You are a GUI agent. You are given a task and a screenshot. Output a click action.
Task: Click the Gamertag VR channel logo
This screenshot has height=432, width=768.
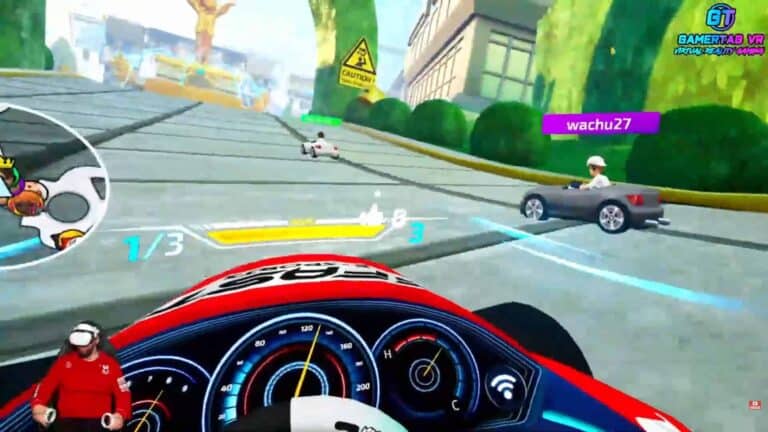719,28
